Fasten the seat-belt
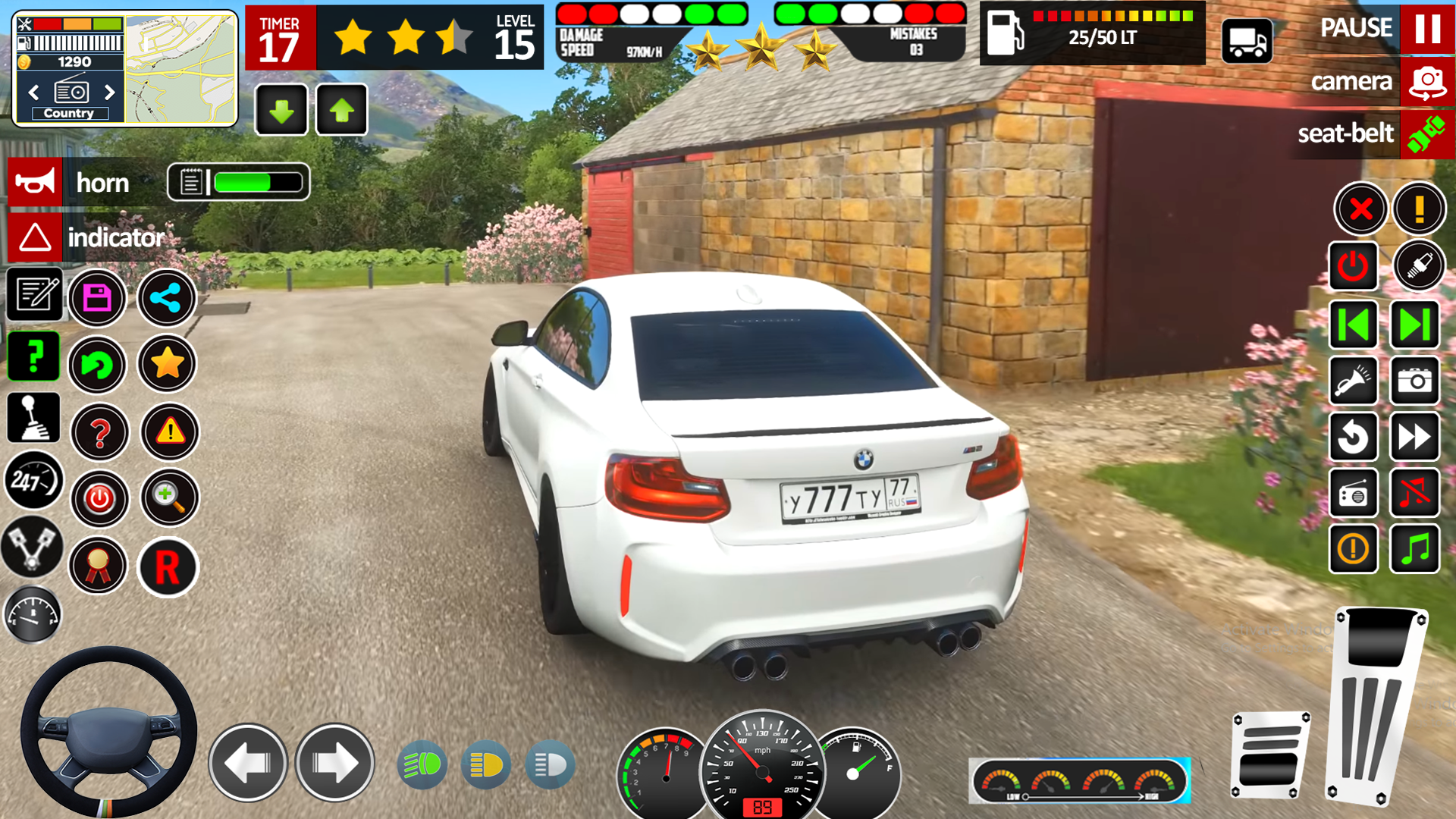The image size is (1456, 819). [1424, 134]
